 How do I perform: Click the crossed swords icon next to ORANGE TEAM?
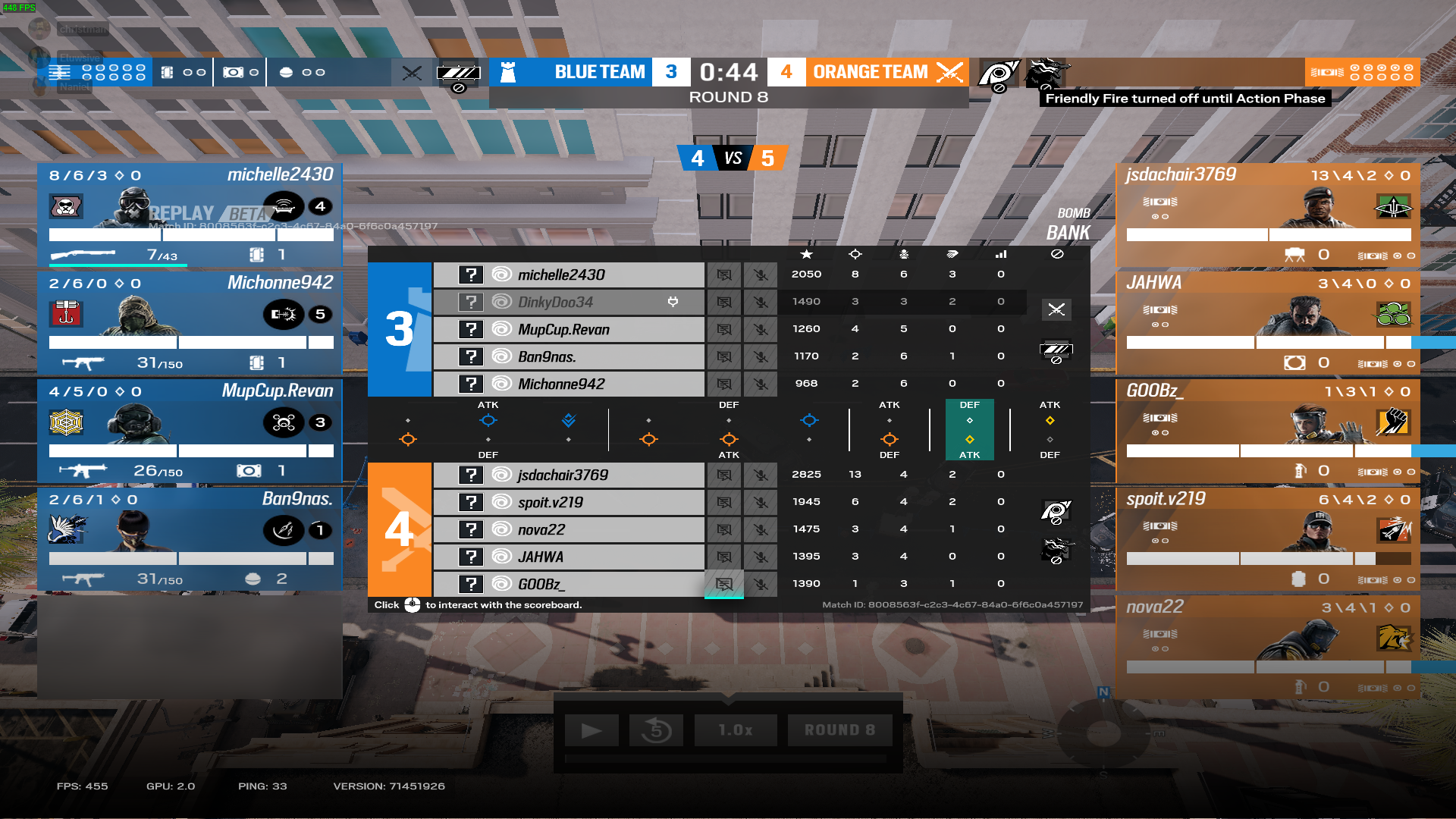tap(951, 72)
